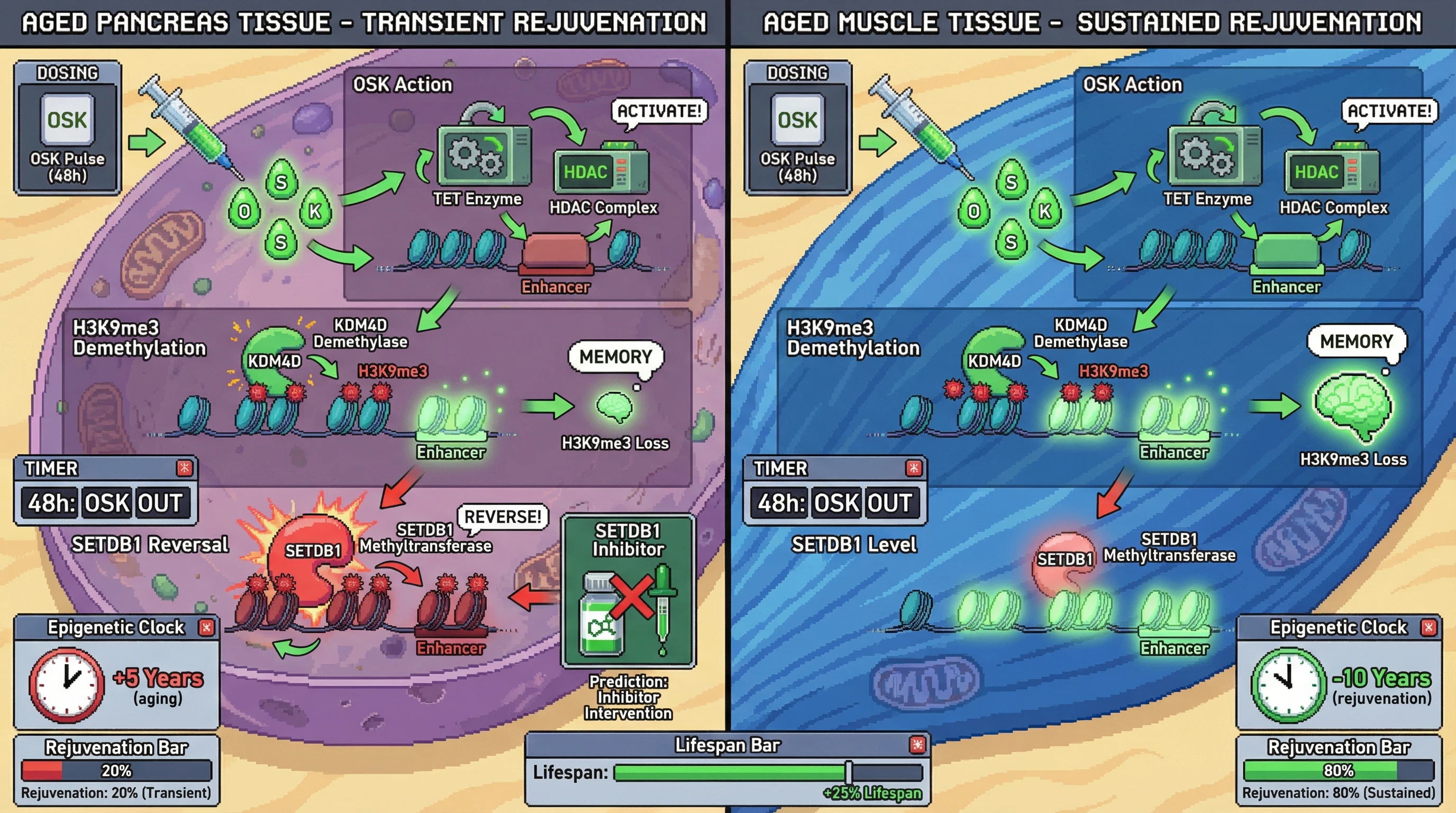
Task: Select the OSK dosing button for pancreas tissue
Action: pyautogui.click(x=67, y=120)
